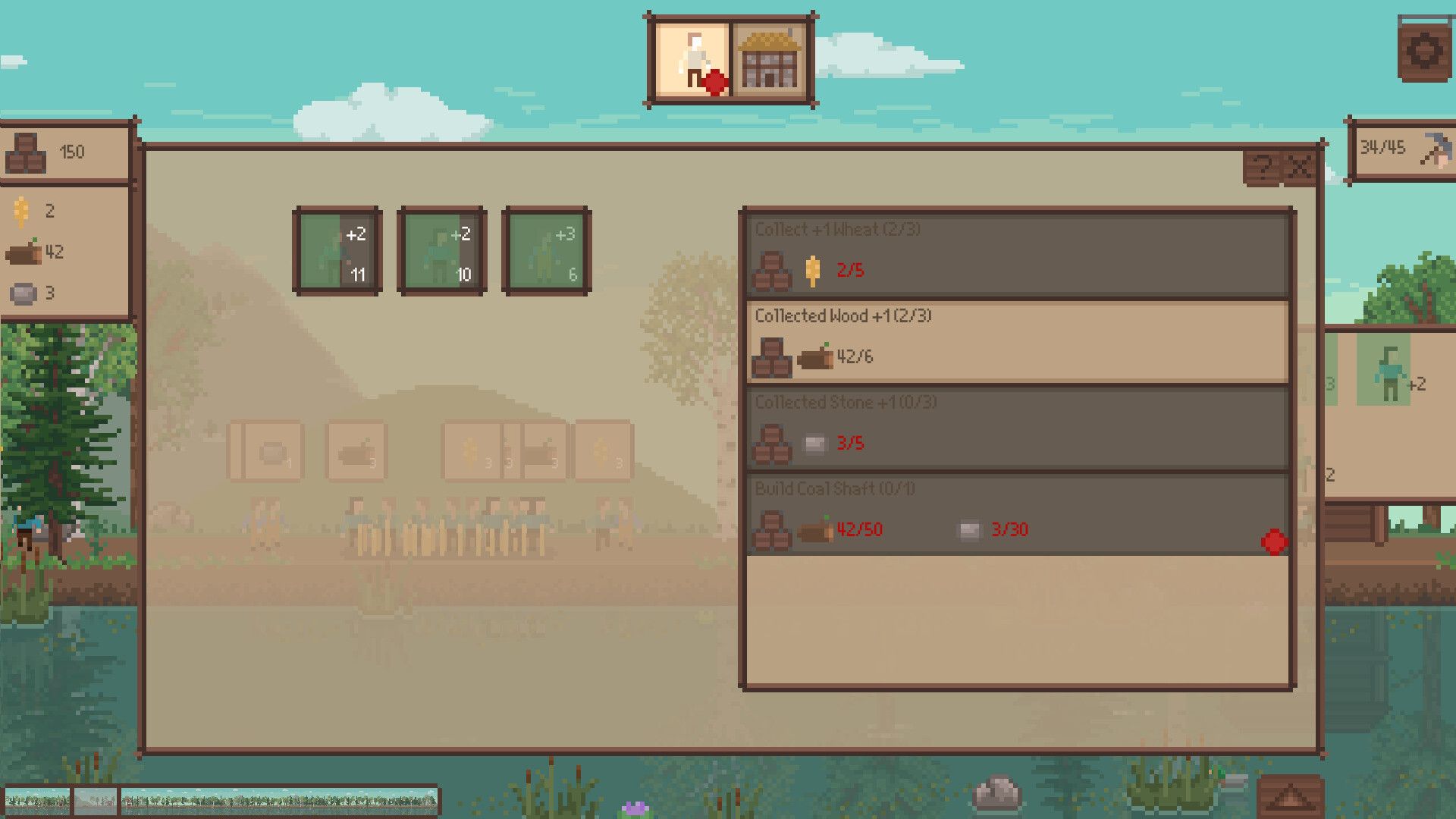Select the Collected Stone +1 quest row
Viewport: 1456px width, 819px height.
click(1016, 428)
